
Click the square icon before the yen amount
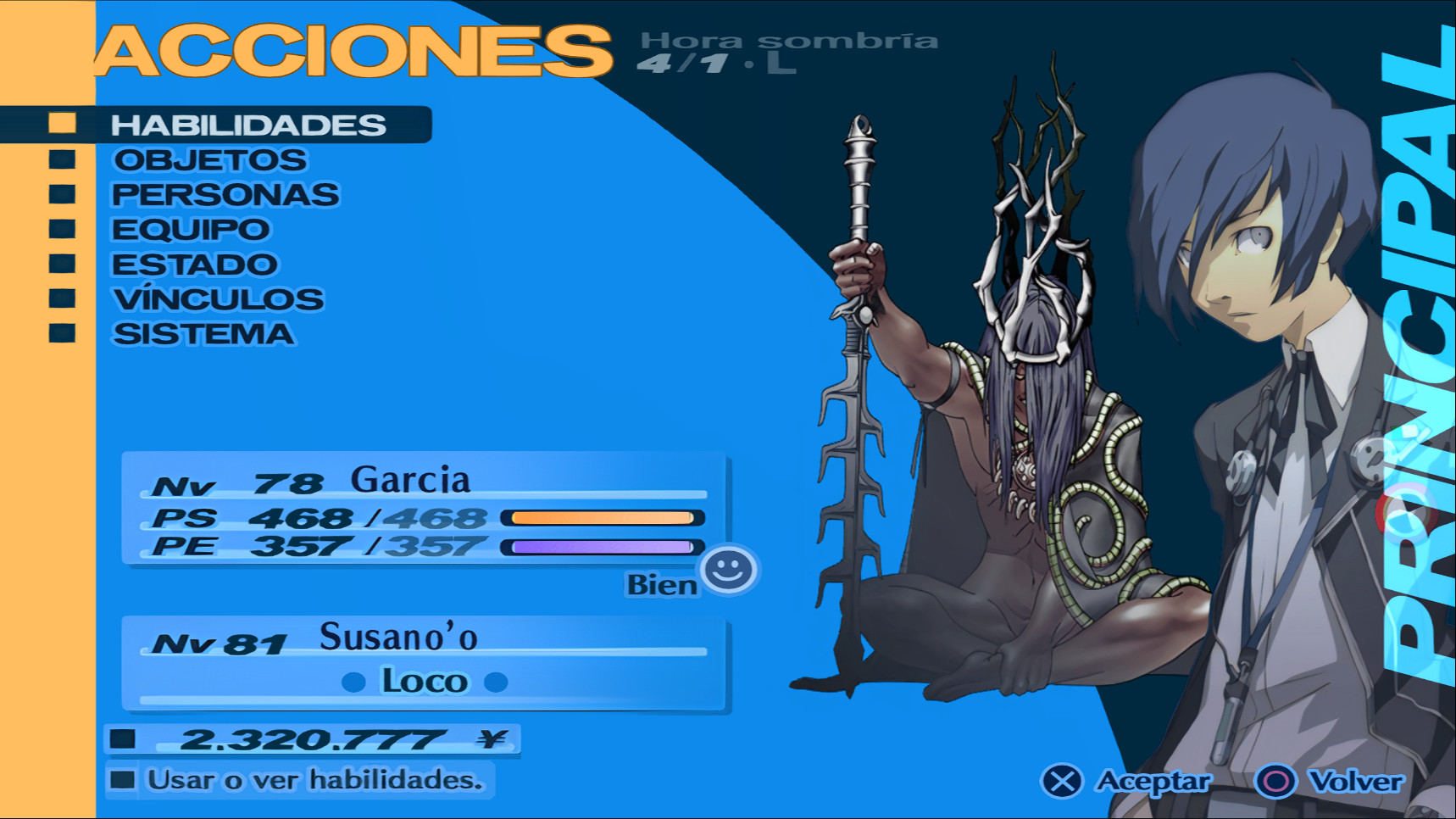pos(125,737)
